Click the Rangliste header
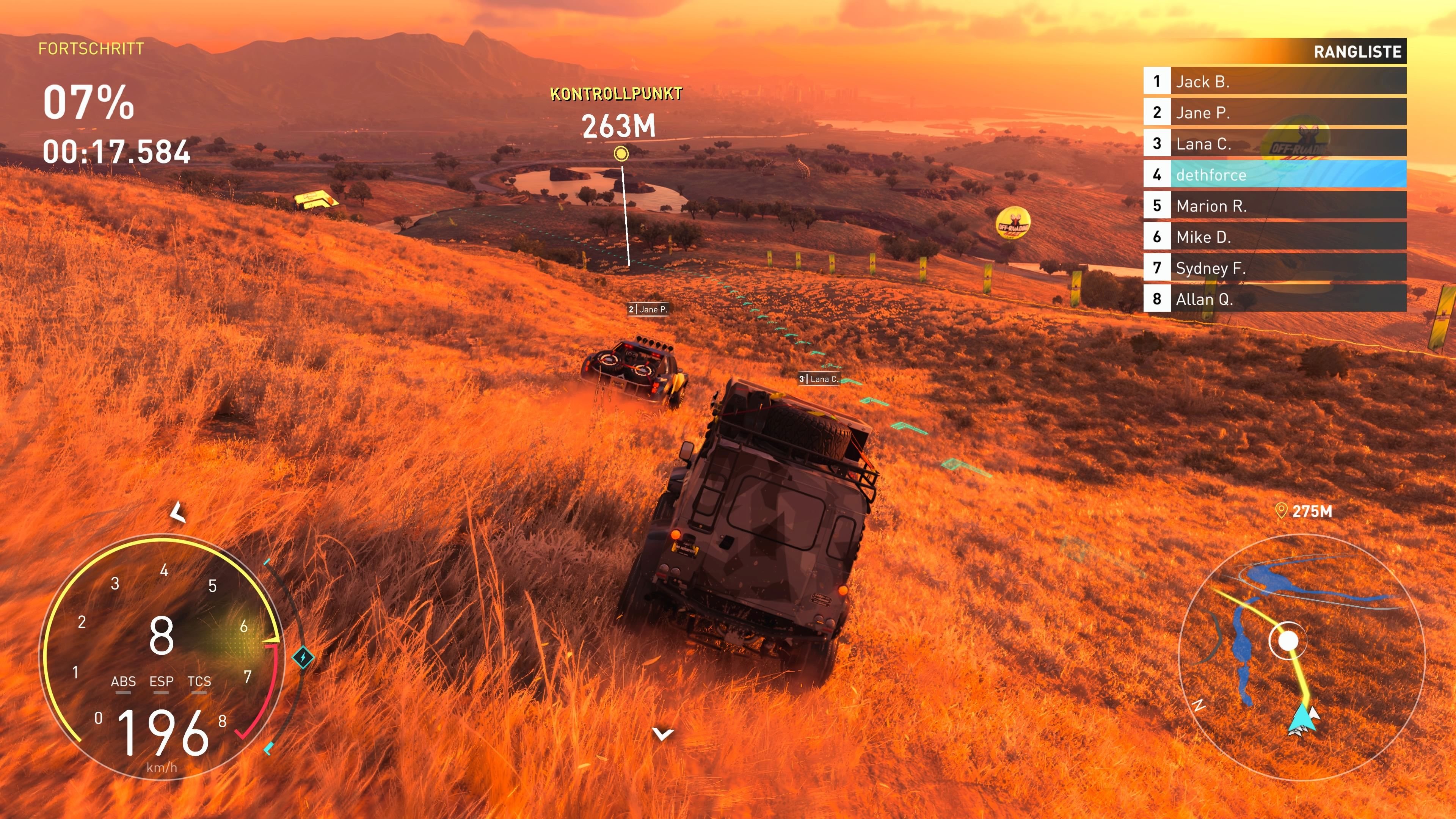This screenshot has height=819, width=1456. (x=1357, y=52)
